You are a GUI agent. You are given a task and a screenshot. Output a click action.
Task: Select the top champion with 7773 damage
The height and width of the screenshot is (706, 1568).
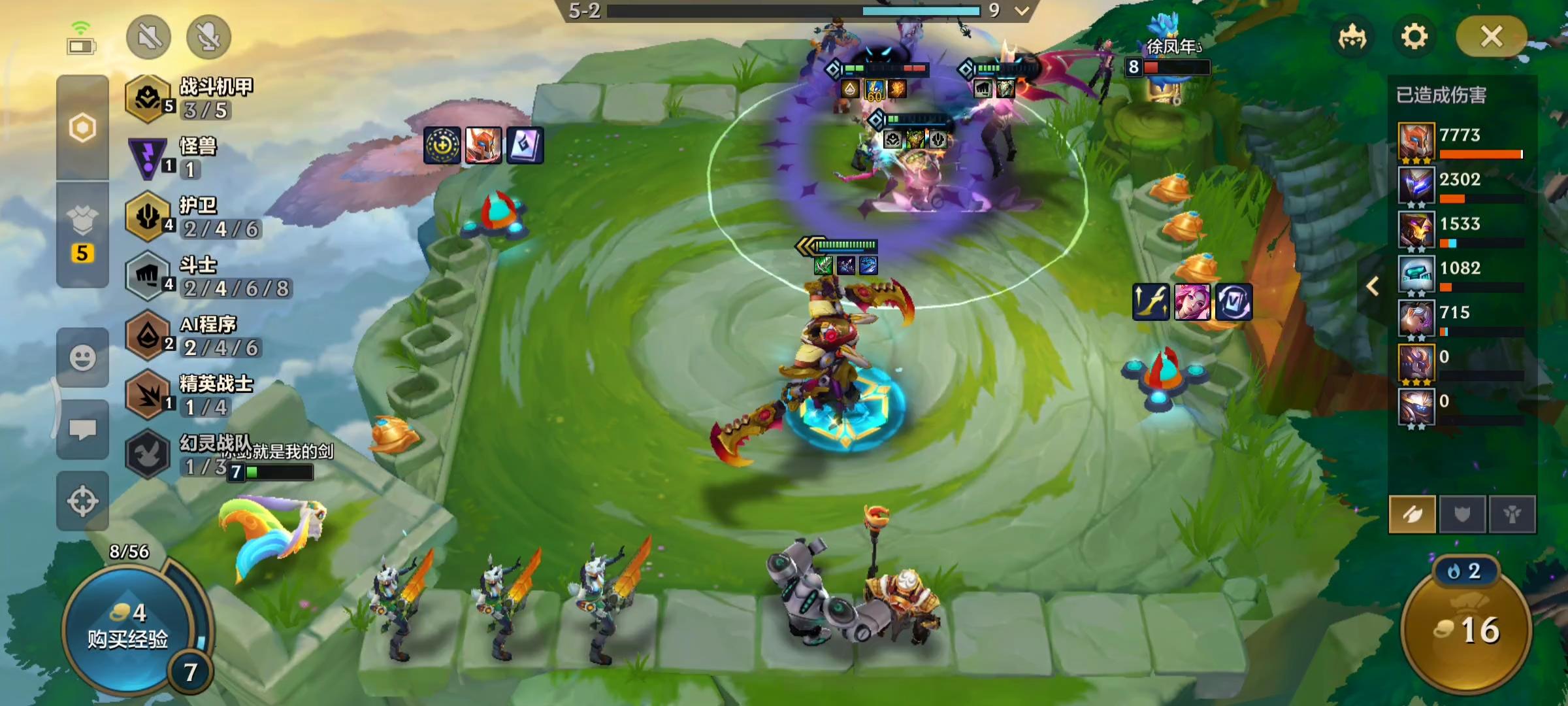click(1416, 141)
